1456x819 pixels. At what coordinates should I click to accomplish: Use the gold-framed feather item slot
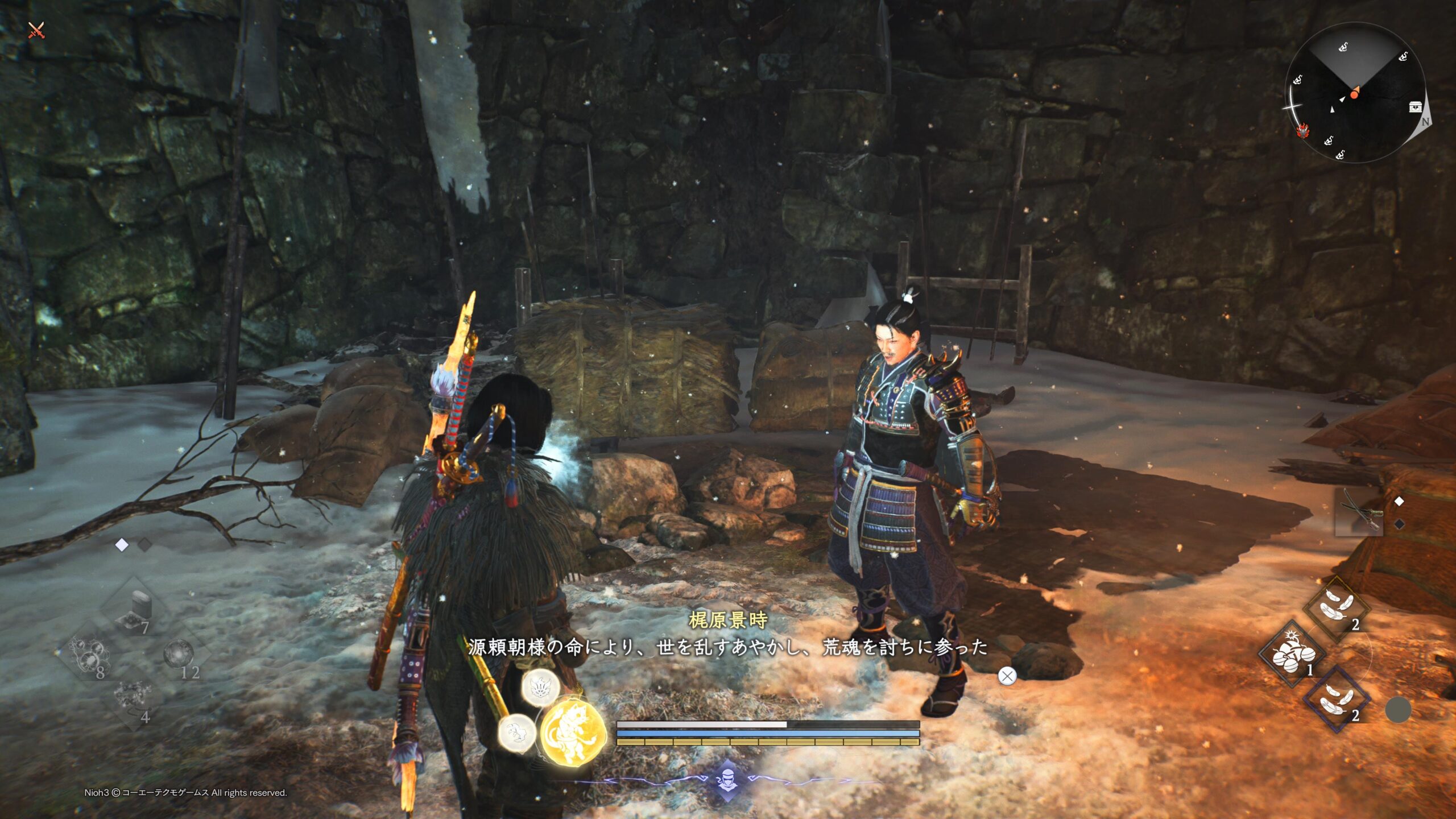1337,609
